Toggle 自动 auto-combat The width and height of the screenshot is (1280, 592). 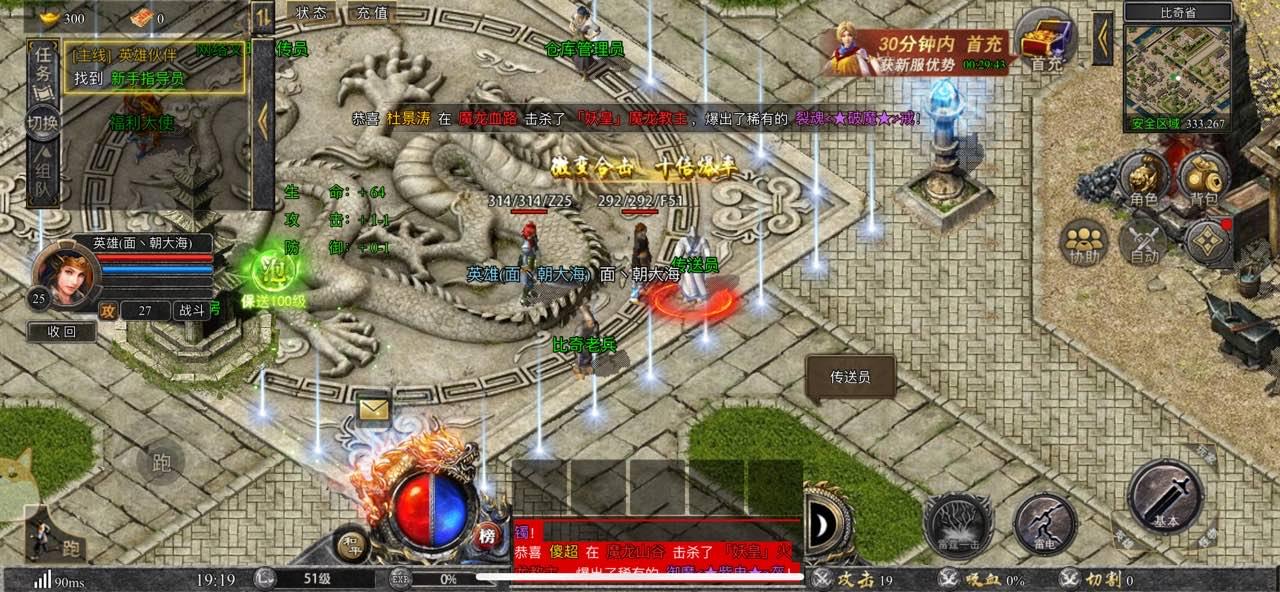tap(1145, 243)
